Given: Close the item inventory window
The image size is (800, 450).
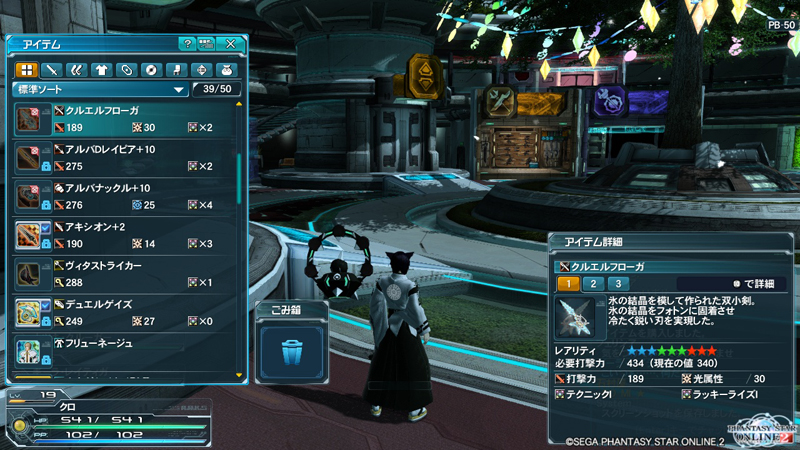Looking at the screenshot, I should [231, 44].
